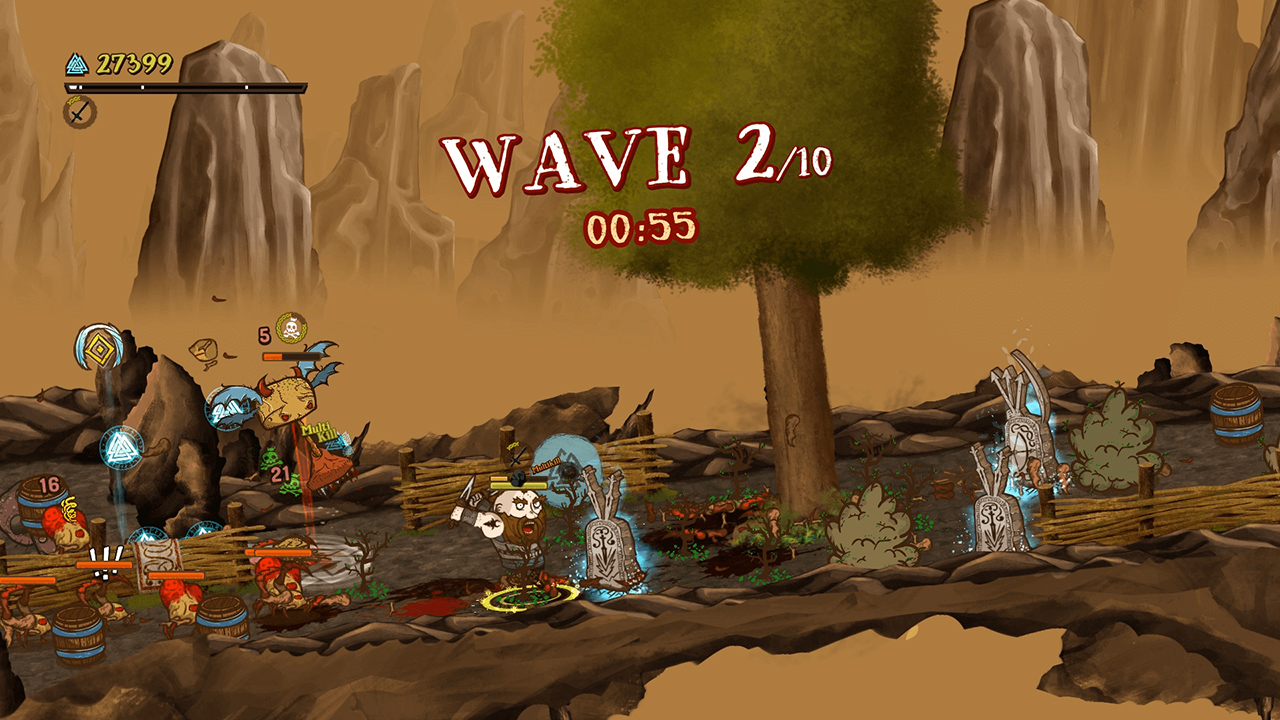Toggle the blue glow on the left runestone
The height and width of the screenshot is (720, 1280).
tap(605, 545)
